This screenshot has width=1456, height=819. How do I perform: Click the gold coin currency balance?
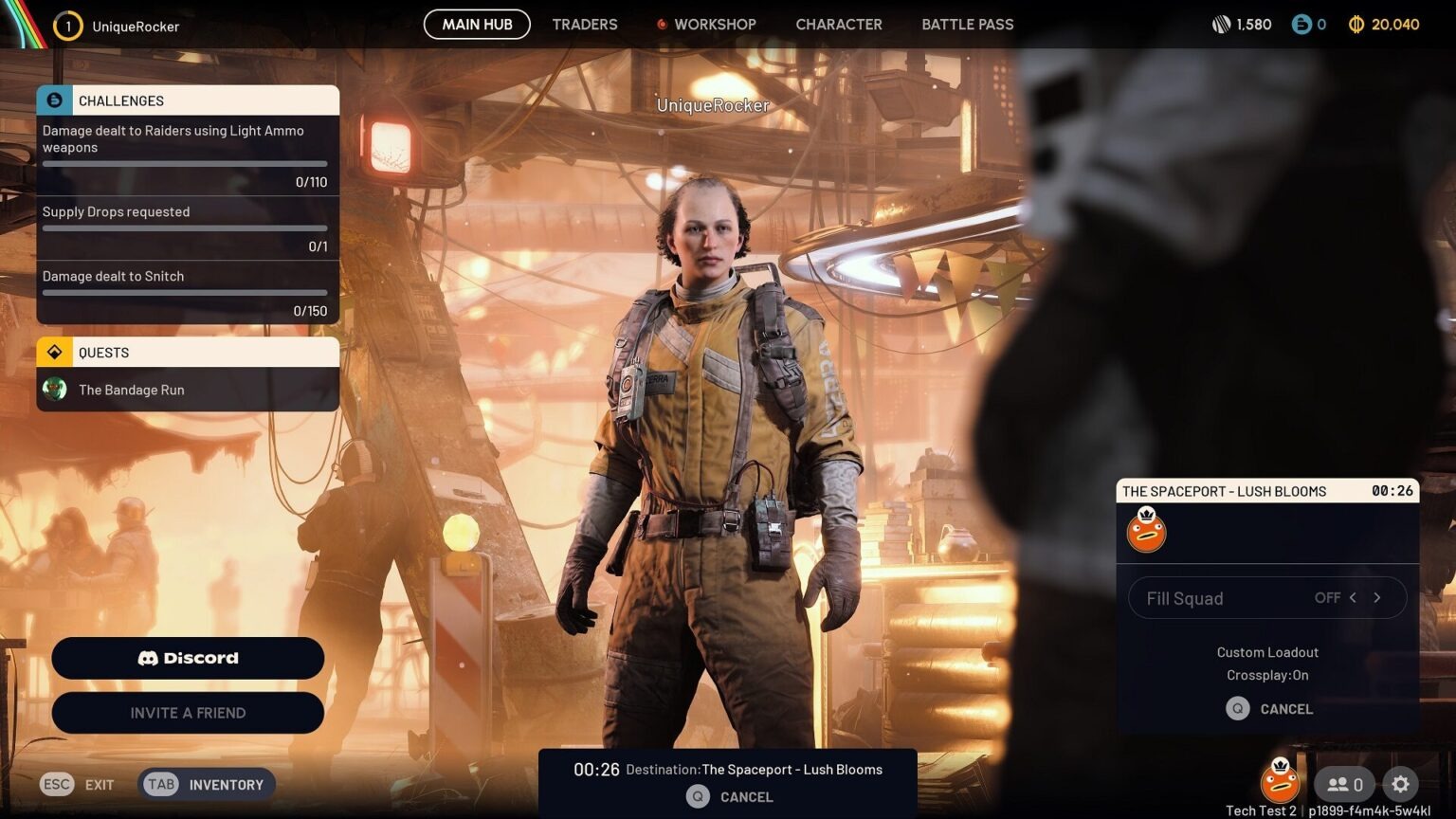click(x=1384, y=25)
